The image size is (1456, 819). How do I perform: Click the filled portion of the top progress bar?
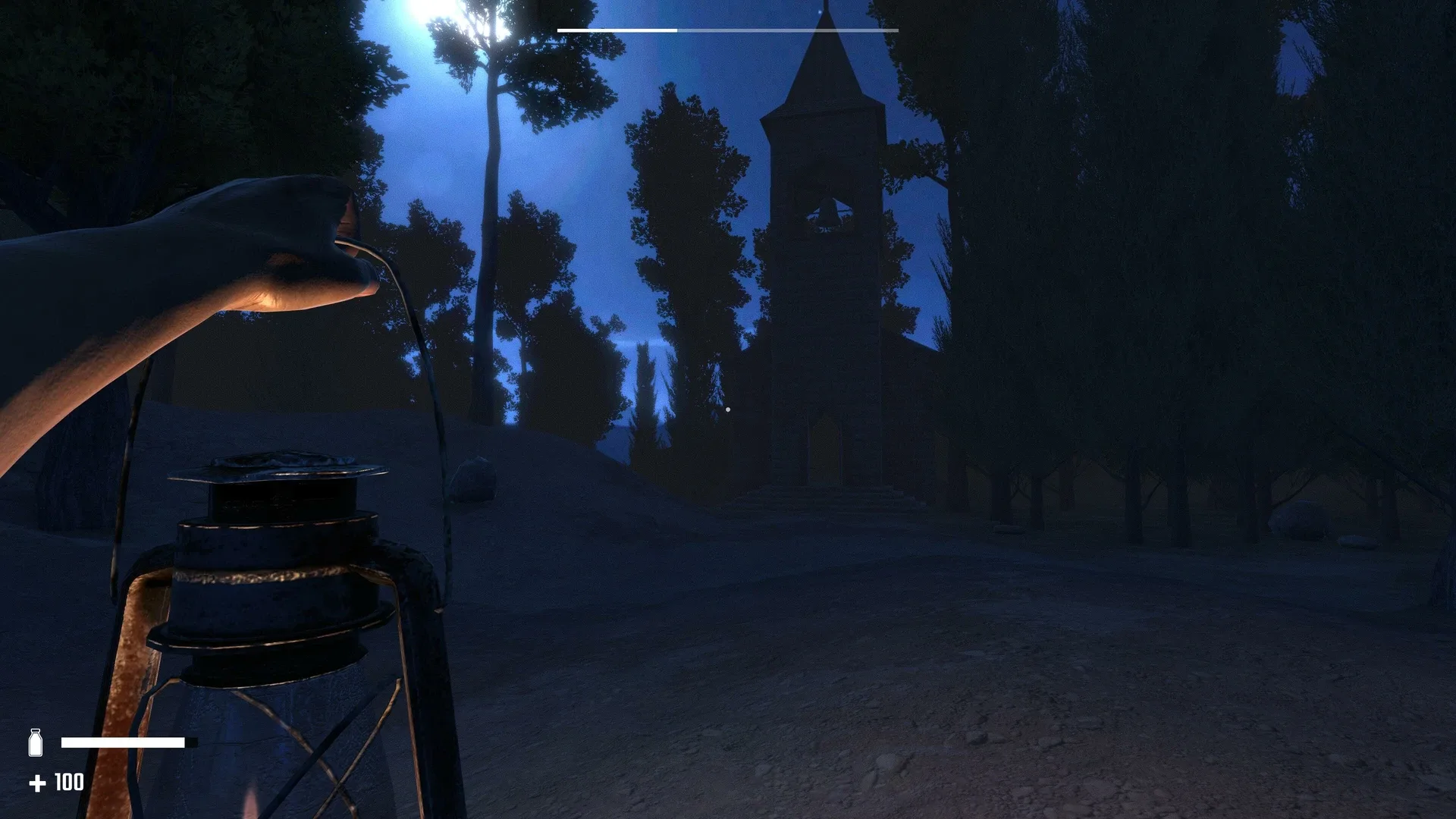[x=614, y=30]
